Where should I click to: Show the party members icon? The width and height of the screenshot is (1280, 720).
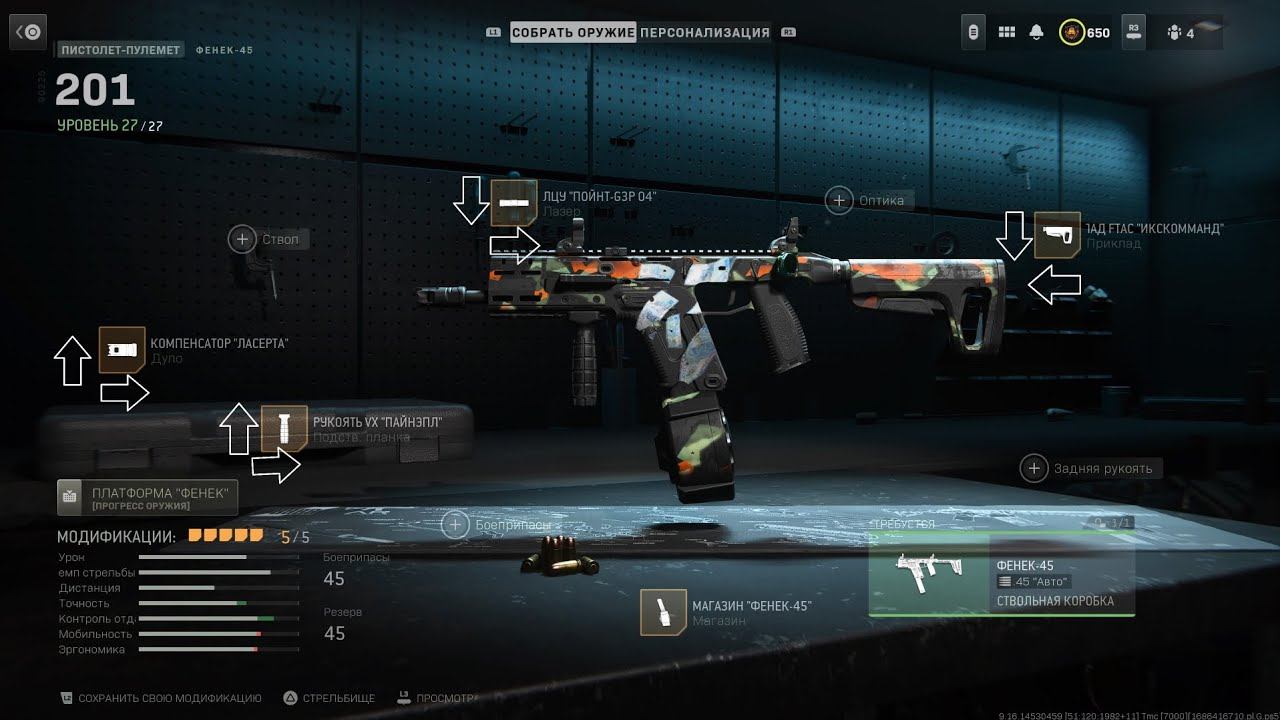coord(1174,33)
